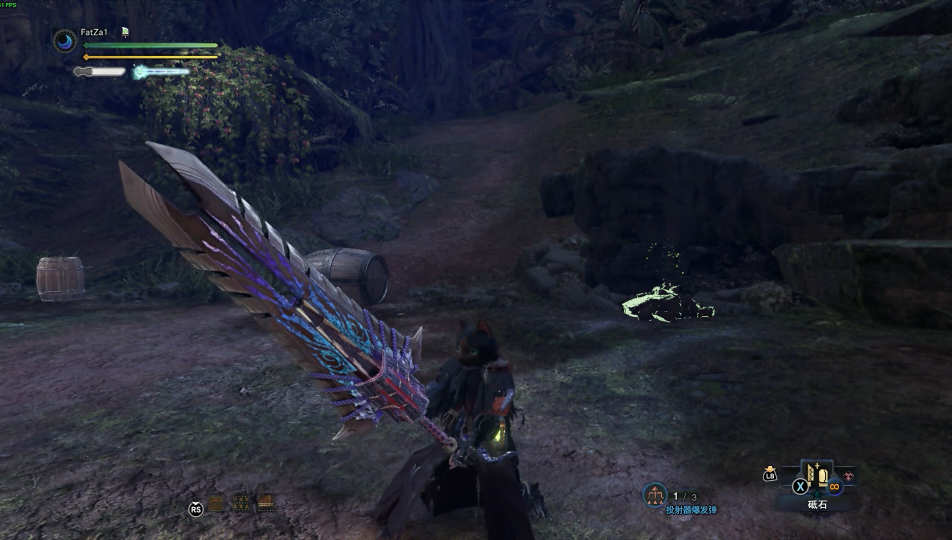This screenshot has height=540, width=952.
Task: Click the crescent moon time-of-day icon
Action: point(65,41)
